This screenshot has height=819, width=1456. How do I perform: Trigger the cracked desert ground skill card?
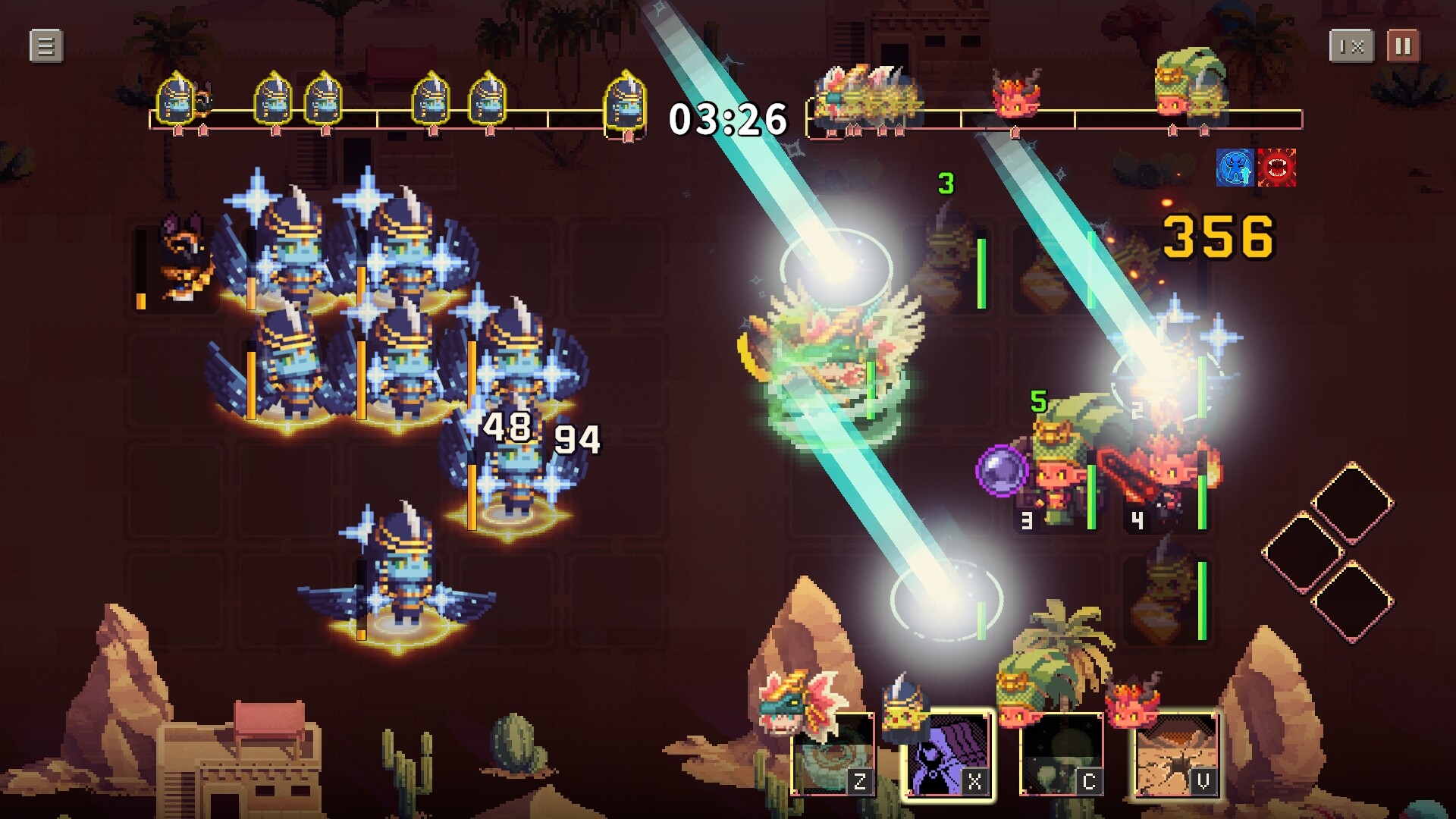click(1175, 755)
